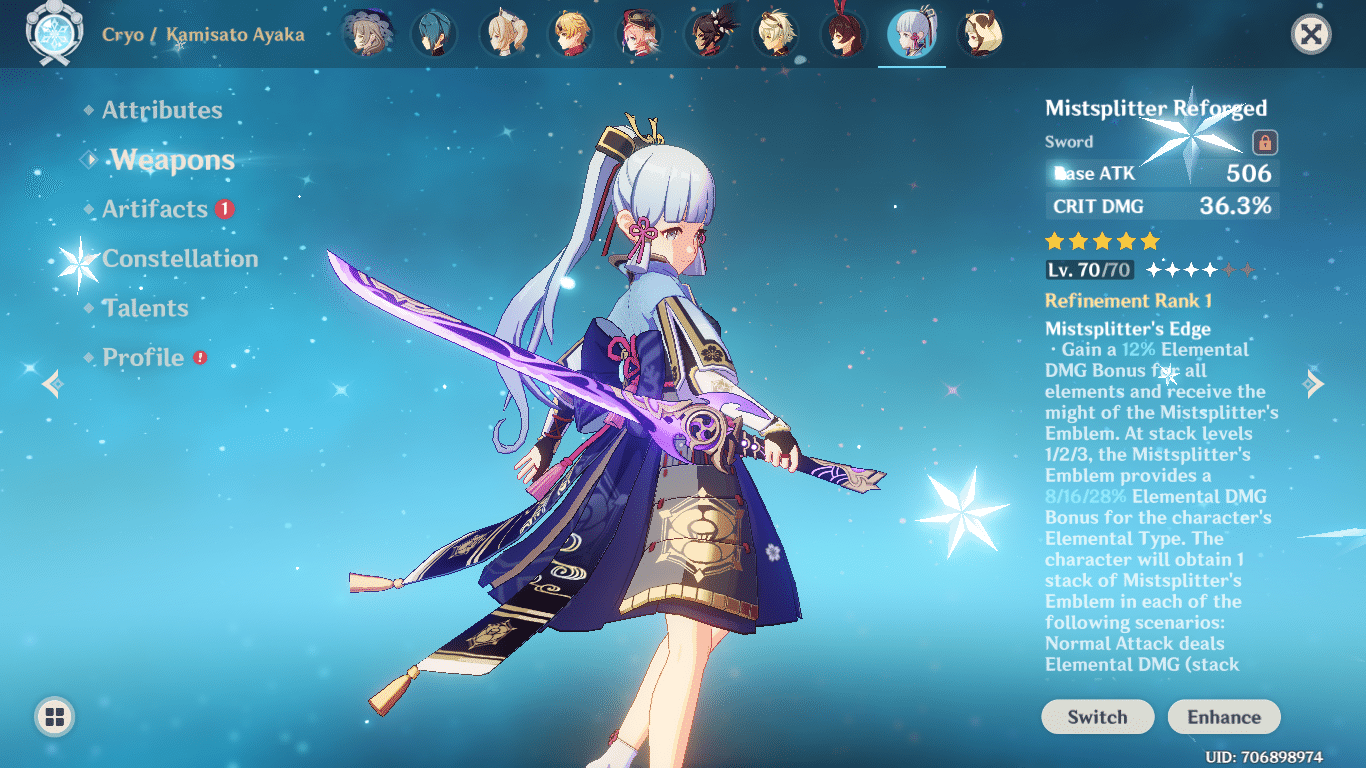
Task: Click the Cryo element emblem beside Ayaka's name
Action: [x=55, y=32]
